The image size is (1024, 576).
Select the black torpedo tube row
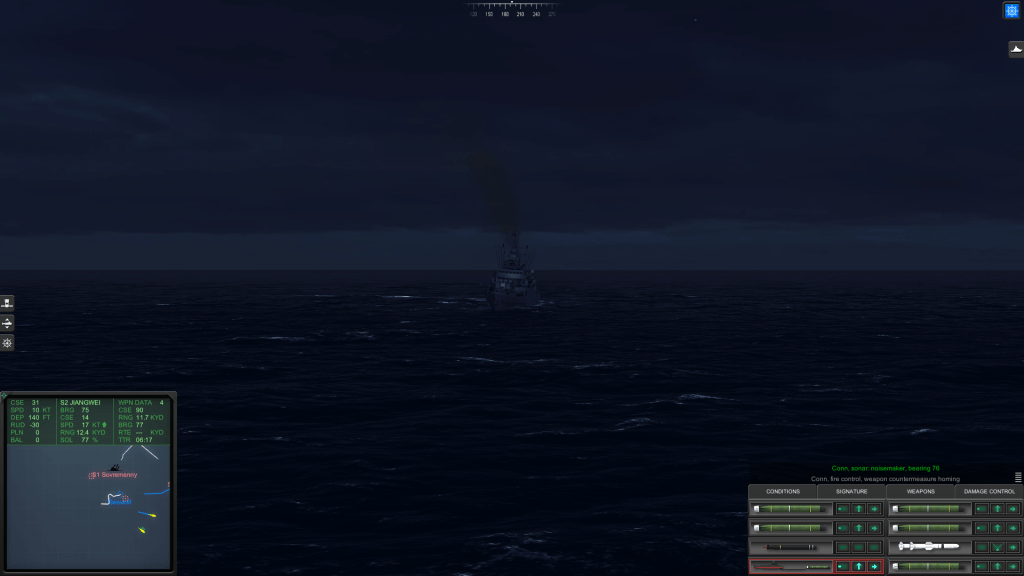[x=791, y=547]
